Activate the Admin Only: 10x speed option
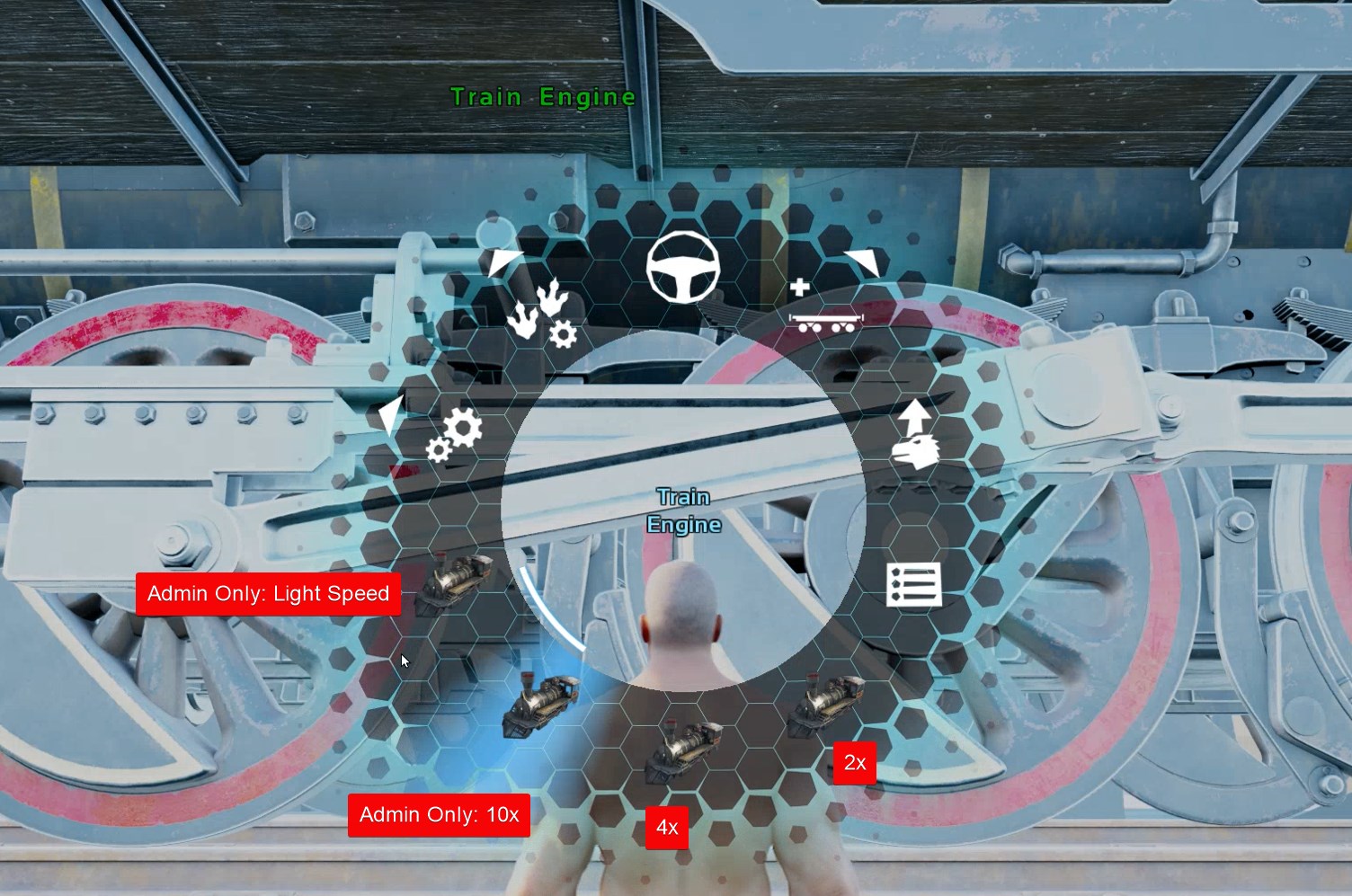This screenshot has height=896, width=1352. pos(440,815)
